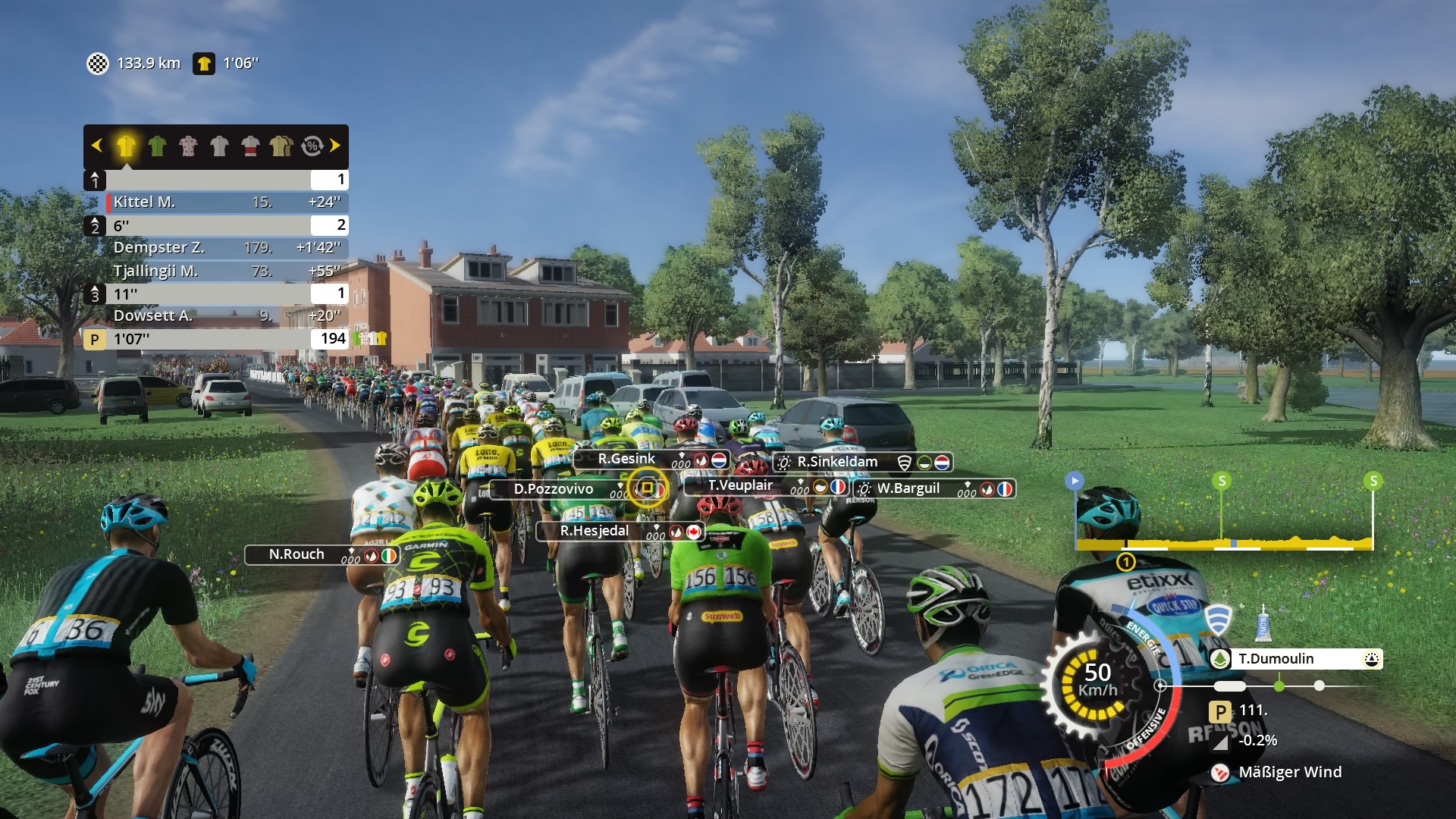1456x819 pixels.
Task: Use the lemon energy gel item
Action: pos(1263,623)
